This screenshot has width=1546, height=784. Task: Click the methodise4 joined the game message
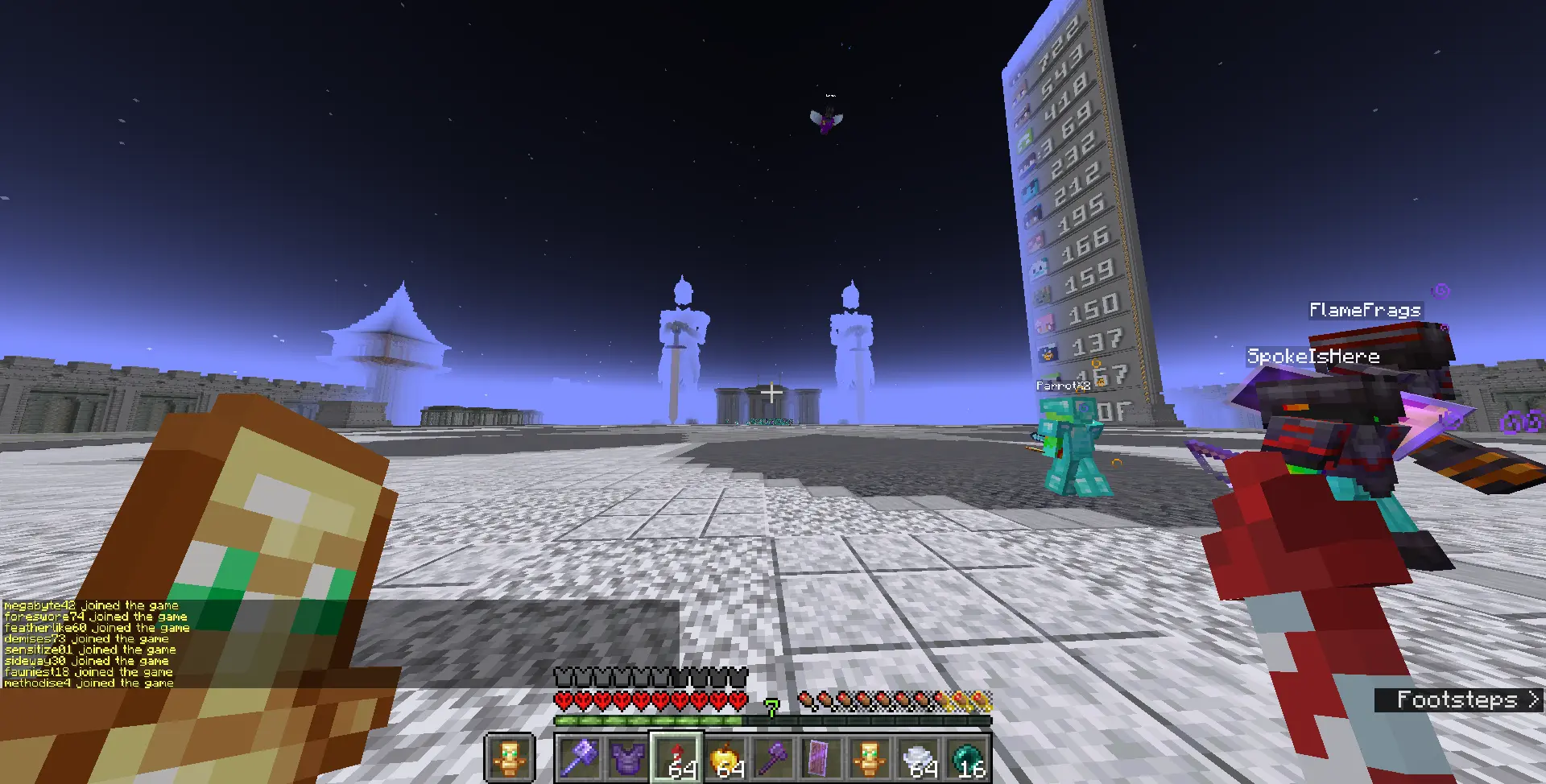click(87, 682)
